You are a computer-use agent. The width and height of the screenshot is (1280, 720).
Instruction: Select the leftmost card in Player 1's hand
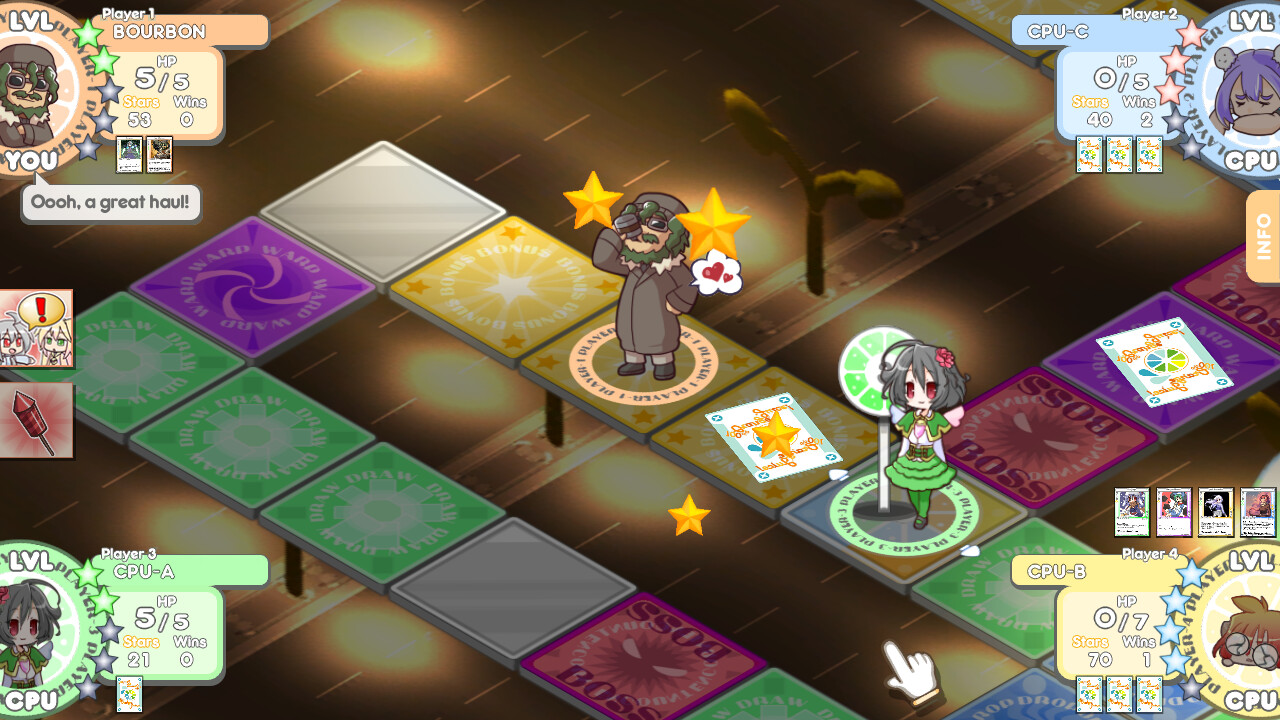128,155
